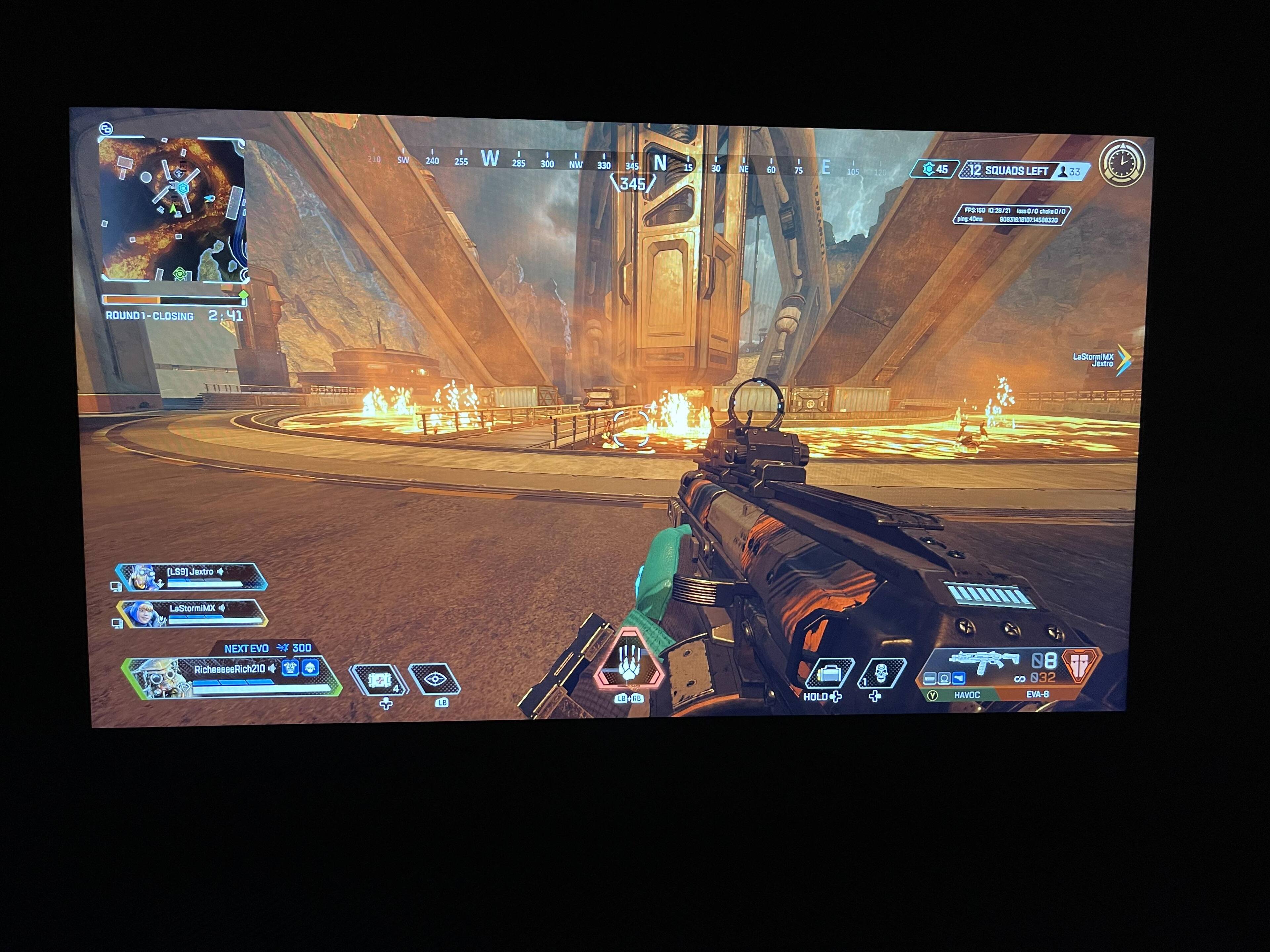Click the Next Evo armor progress label

point(268,649)
